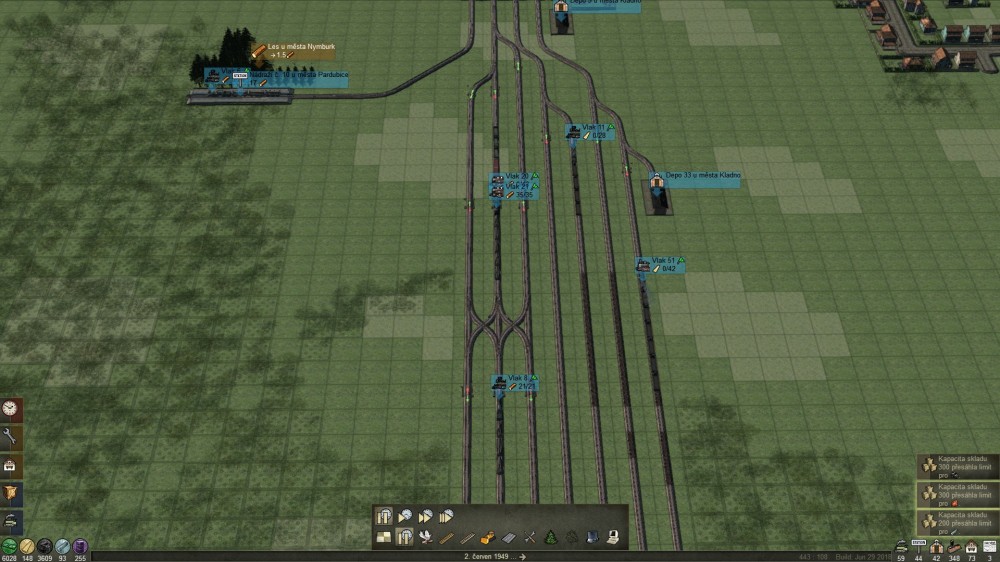The image size is (1000, 562).
Task: Open the locomotive menu on left sidebar
Action: point(11,520)
